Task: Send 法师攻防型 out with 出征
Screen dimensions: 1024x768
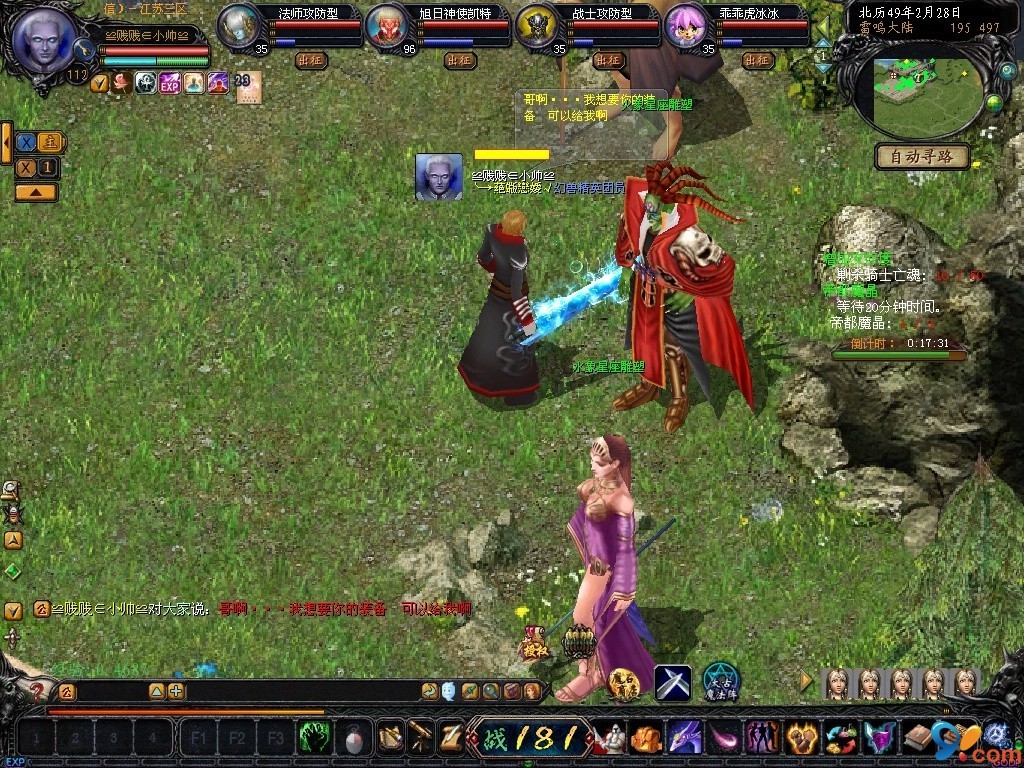Action: tap(311, 60)
